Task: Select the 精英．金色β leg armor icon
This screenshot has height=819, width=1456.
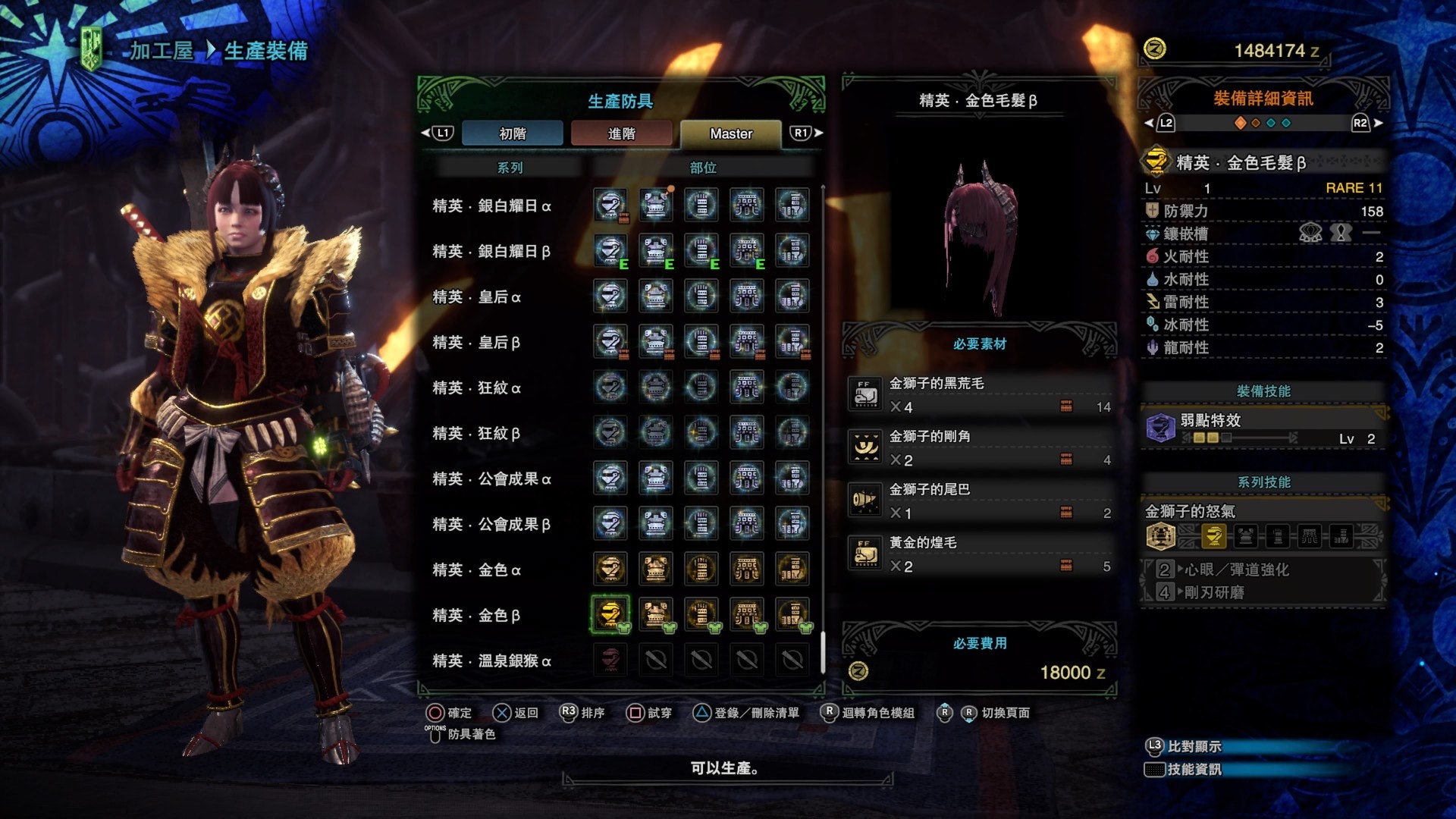Action: 792,615
